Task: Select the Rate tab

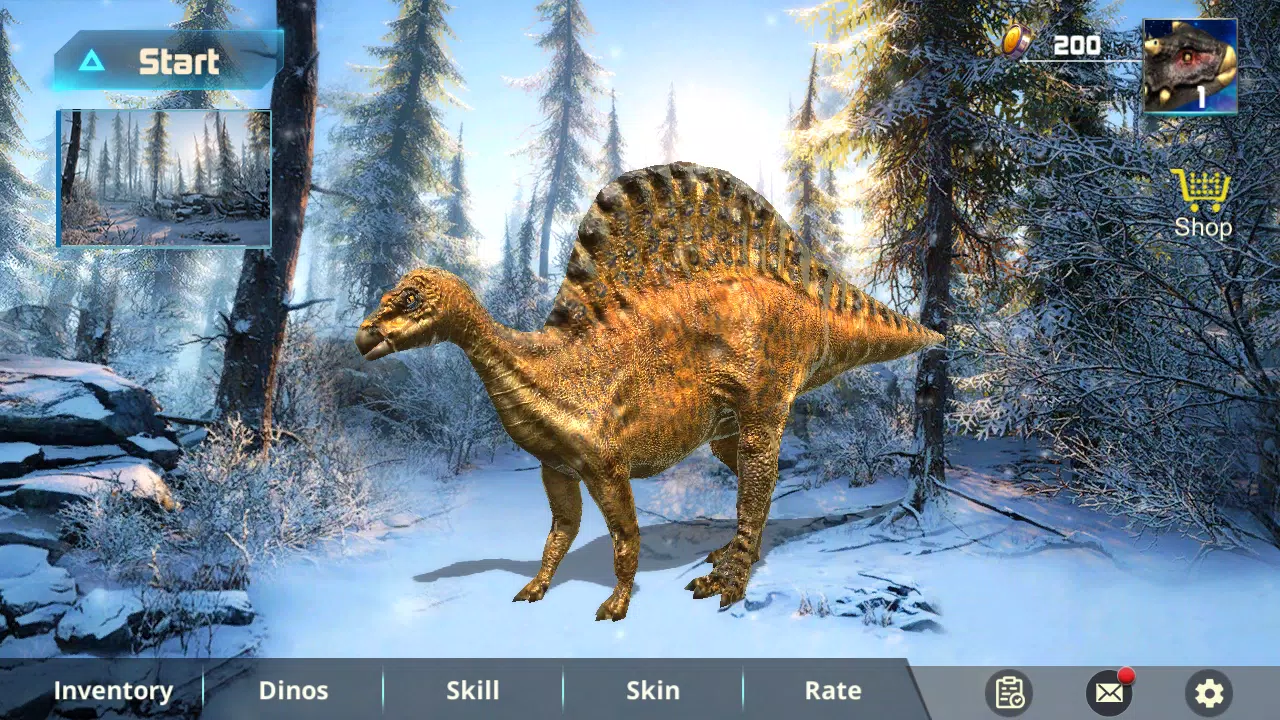Action: [832, 690]
